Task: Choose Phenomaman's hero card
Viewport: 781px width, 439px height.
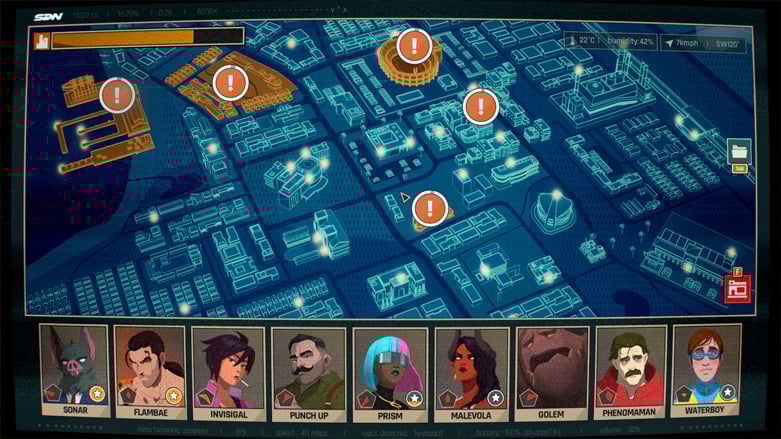Action: tap(630, 370)
